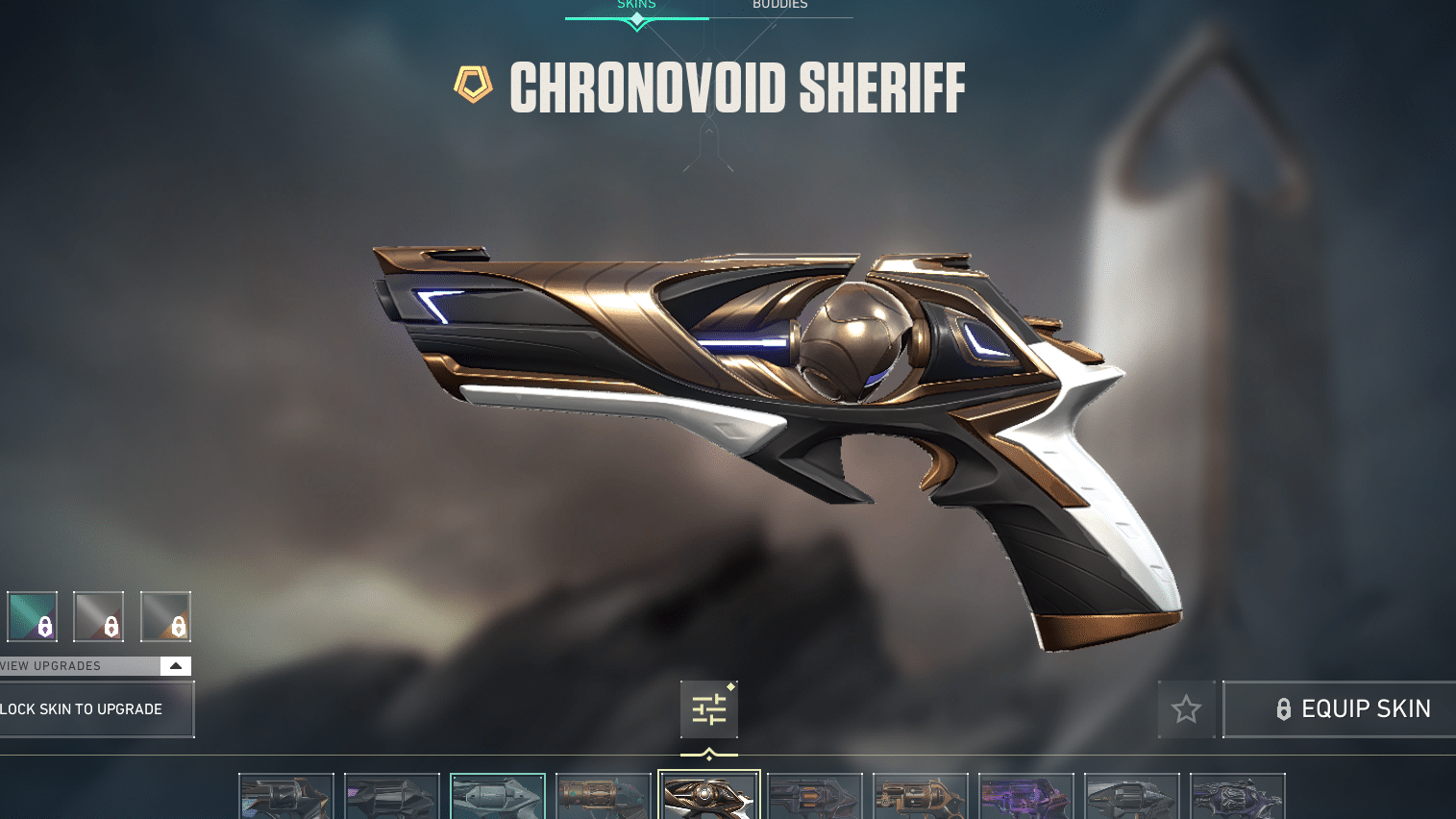Select the teal and purple variant swatch
This screenshot has width=1456, height=819.
pos(32,616)
